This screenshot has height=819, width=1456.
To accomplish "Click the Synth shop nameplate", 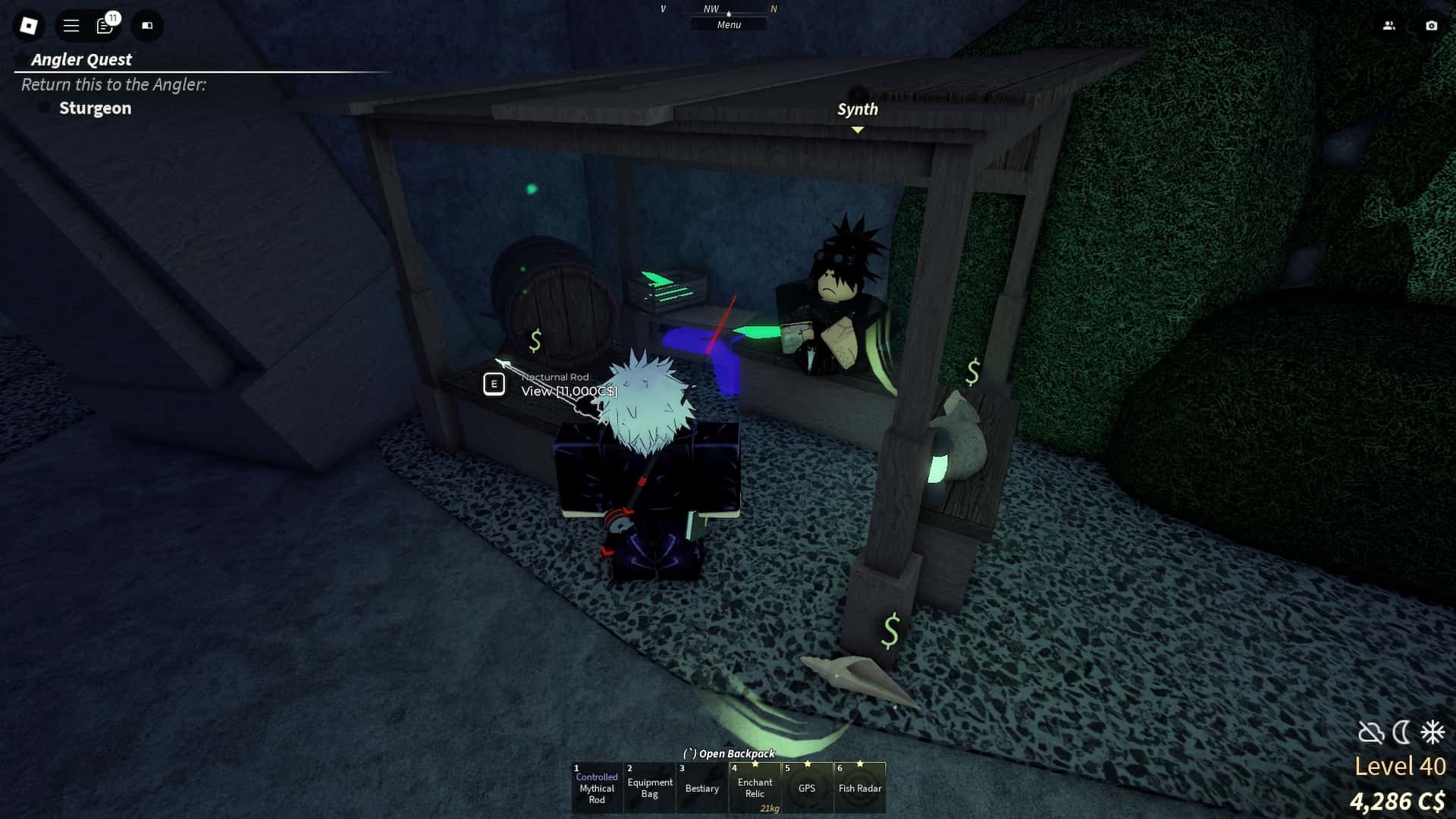I will (x=858, y=108).
